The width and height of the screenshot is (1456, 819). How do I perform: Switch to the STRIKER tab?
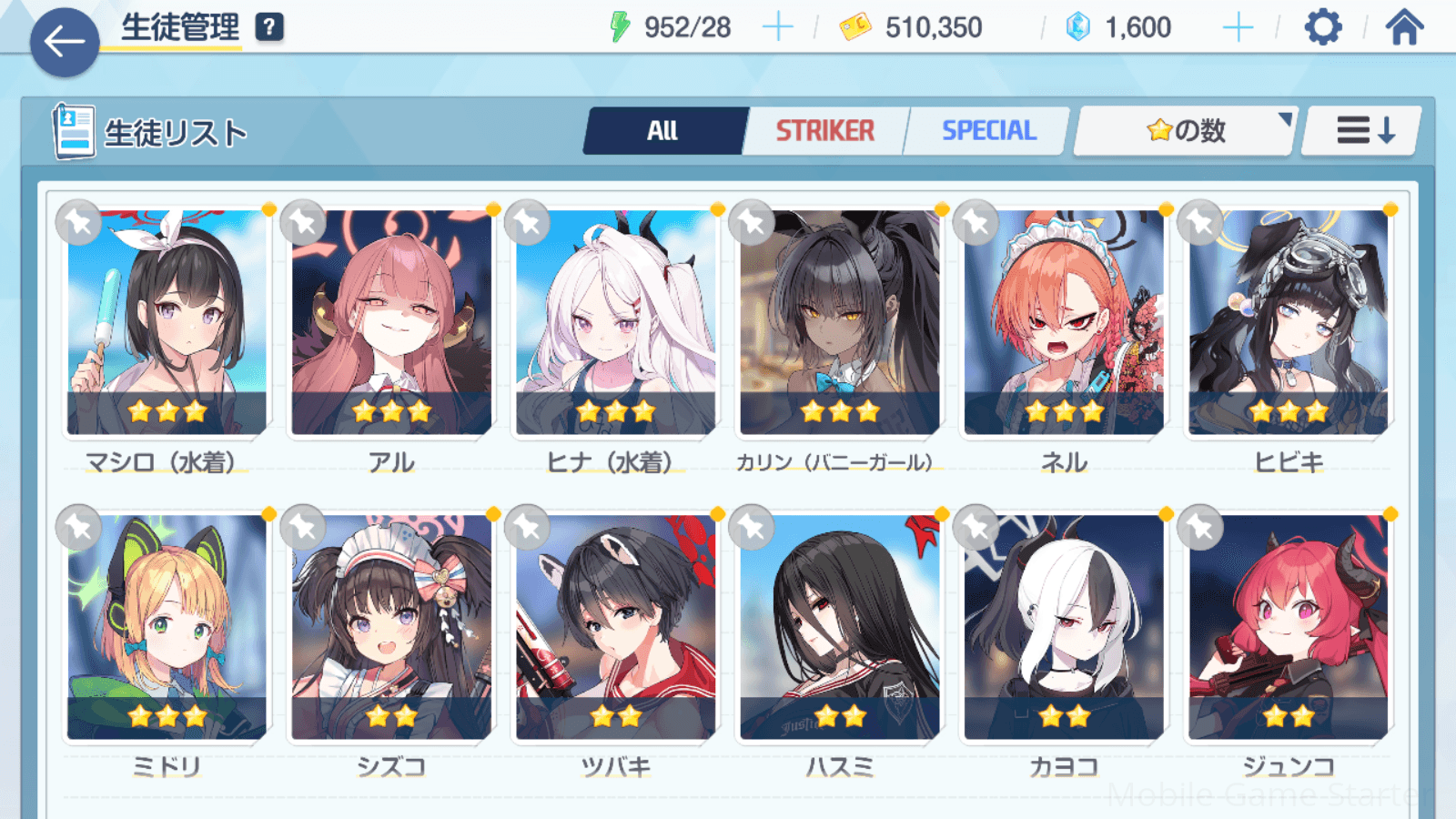click(824, 131)
